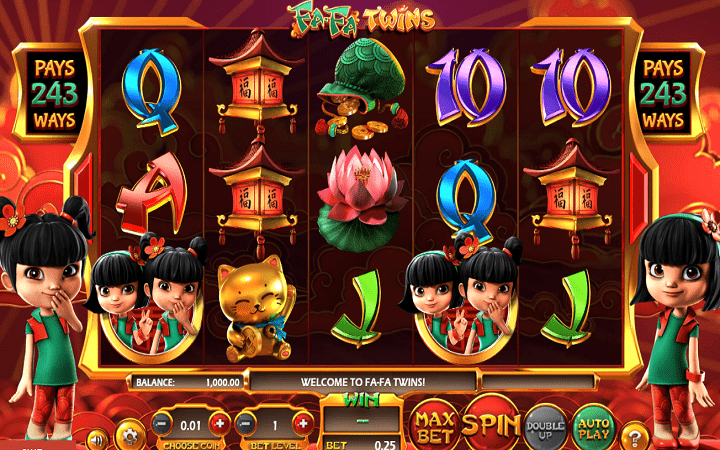
Task: Toggle the sound speaker icon
Action: 96,438
